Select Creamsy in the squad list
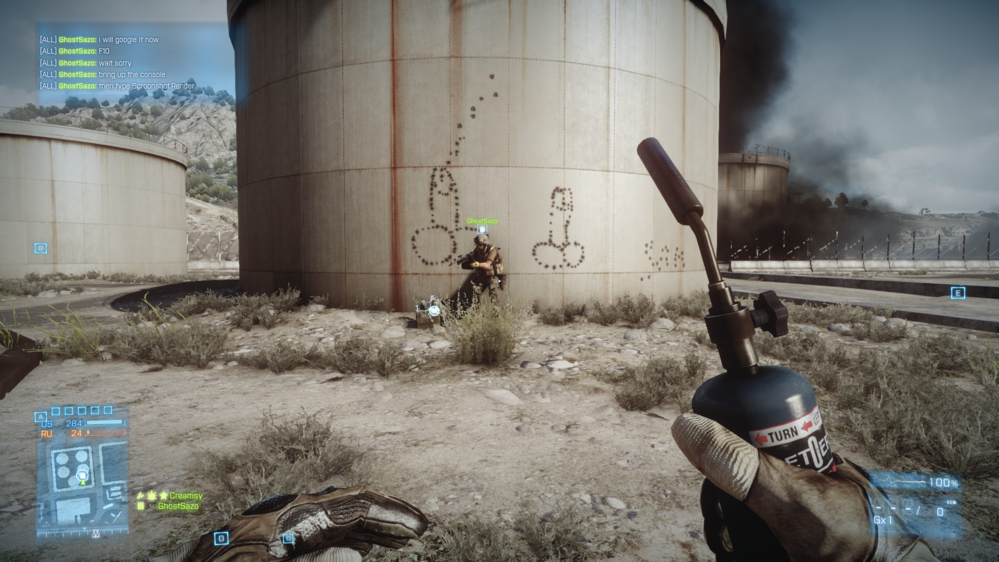Viewport: 999px width, 562px height. point(185,495)
